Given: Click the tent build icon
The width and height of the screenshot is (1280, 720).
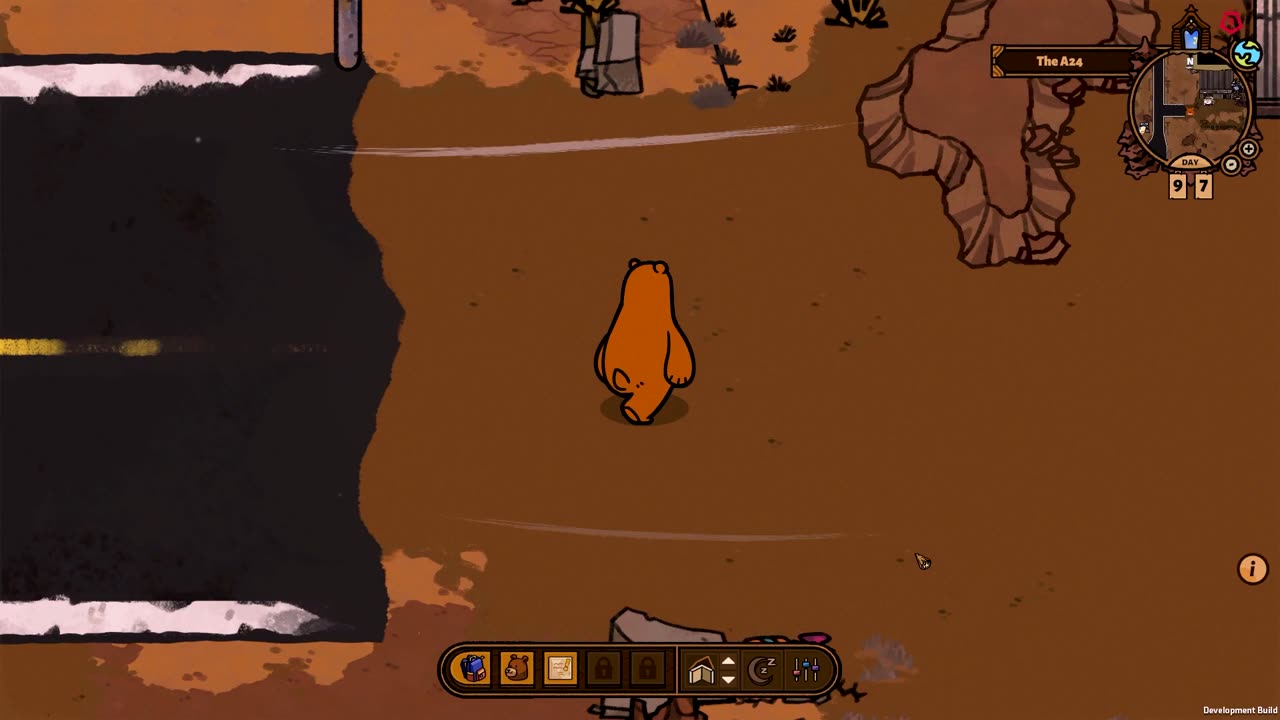Looking at the screenshot, I should click(x=702, y=671).
